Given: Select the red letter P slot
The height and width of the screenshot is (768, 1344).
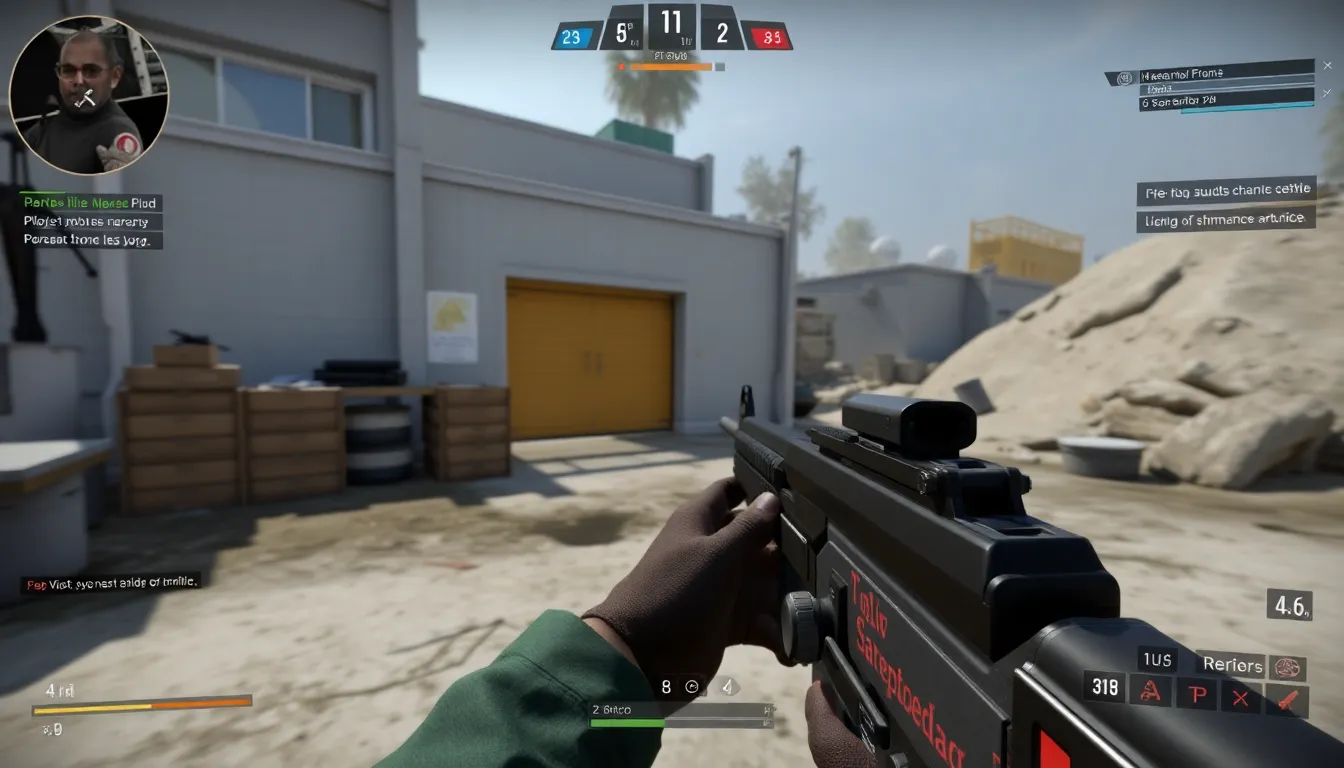Looking at the screenshot, I should coord(1195,693).
